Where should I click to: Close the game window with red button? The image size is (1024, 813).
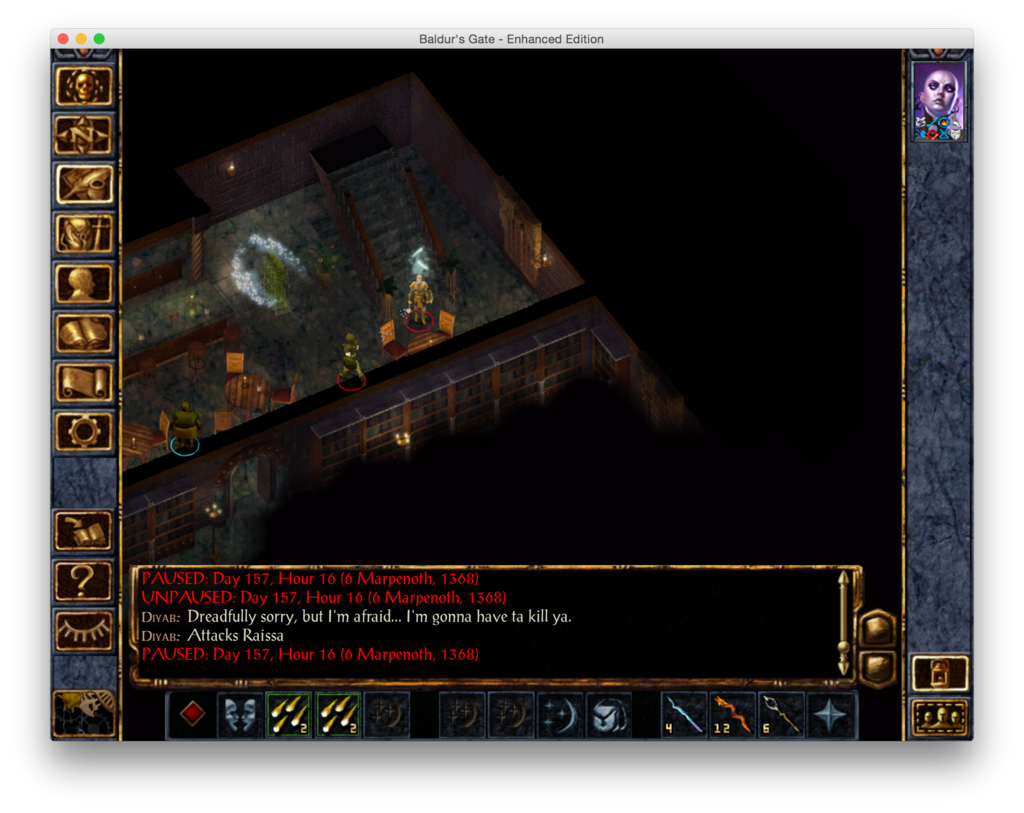point(63,39)
